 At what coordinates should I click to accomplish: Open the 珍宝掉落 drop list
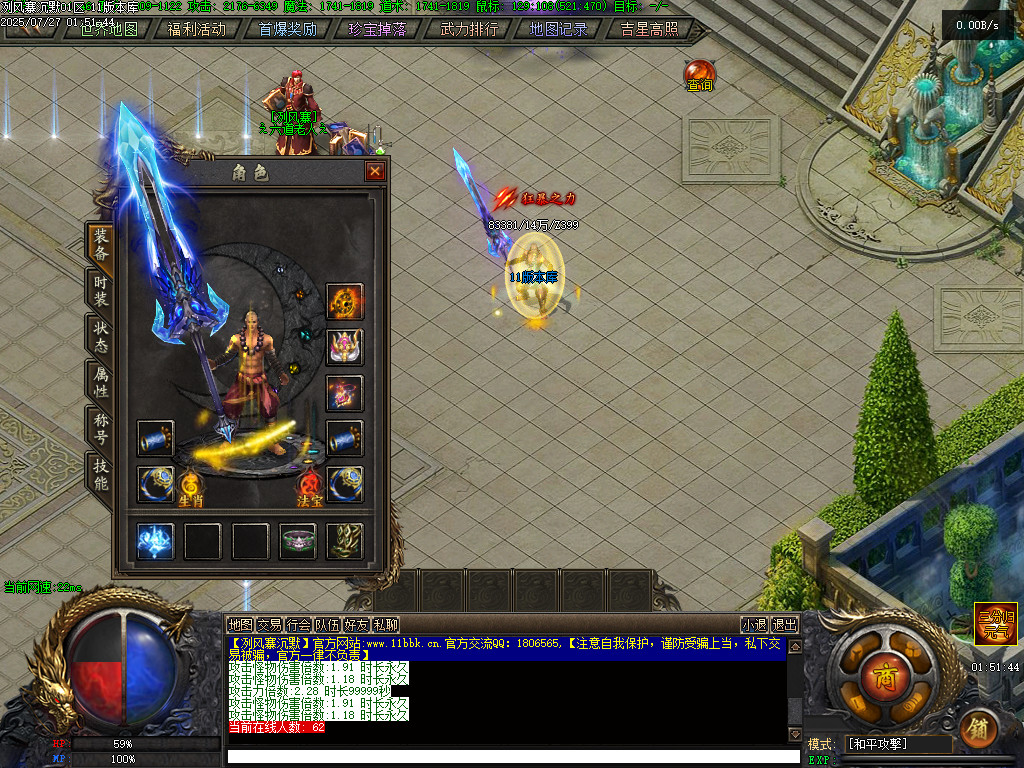[377, 29]
